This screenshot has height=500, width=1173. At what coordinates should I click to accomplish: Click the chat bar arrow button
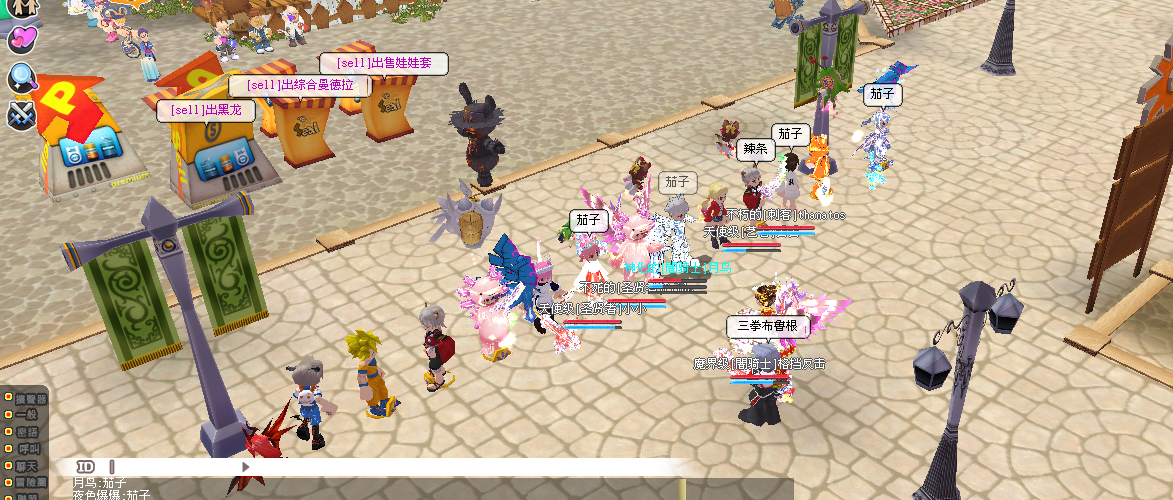tap(245, 467)
